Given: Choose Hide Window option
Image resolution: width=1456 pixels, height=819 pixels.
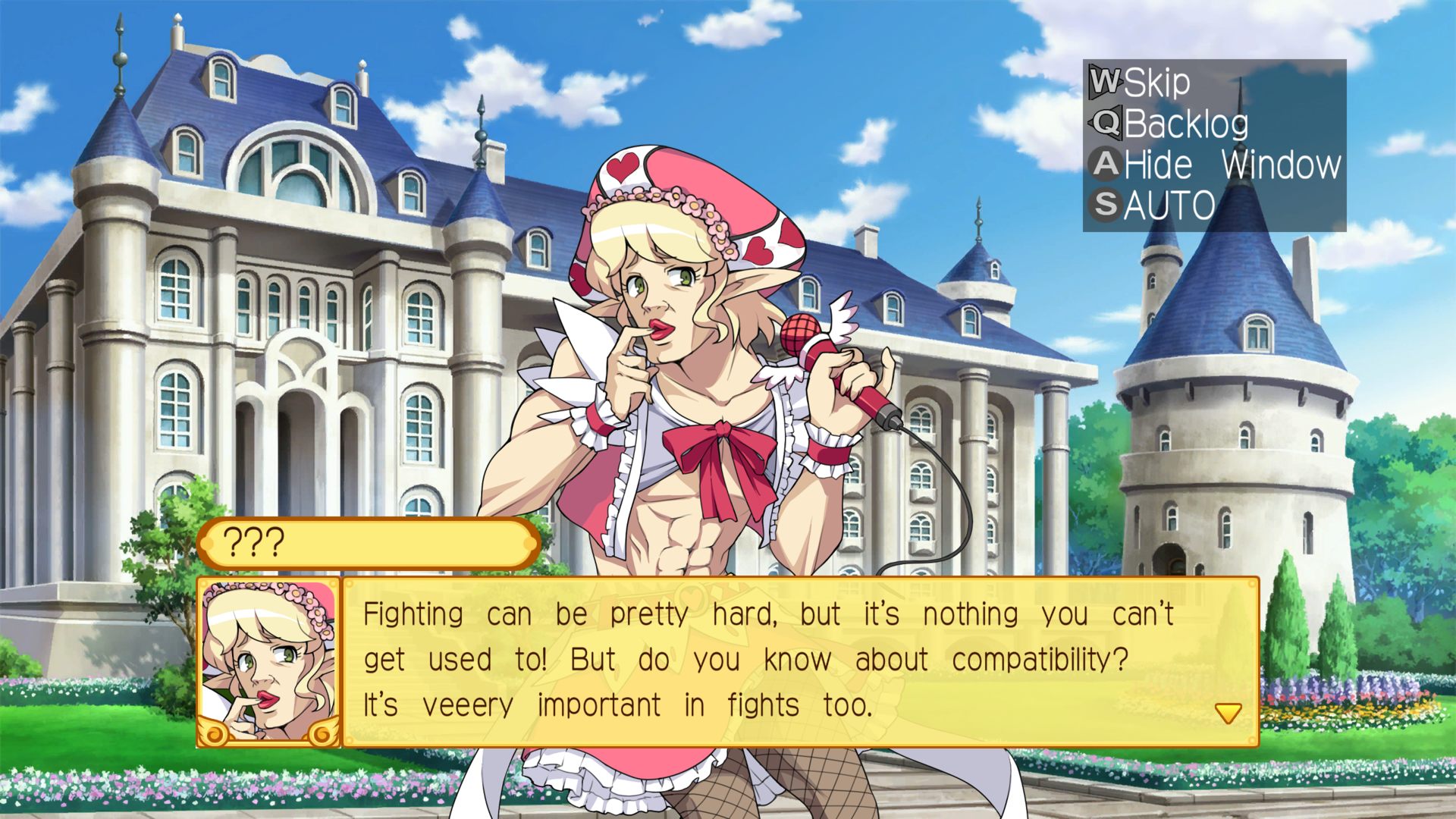Looking at the screenshot, I should [x=1216, y=165].
